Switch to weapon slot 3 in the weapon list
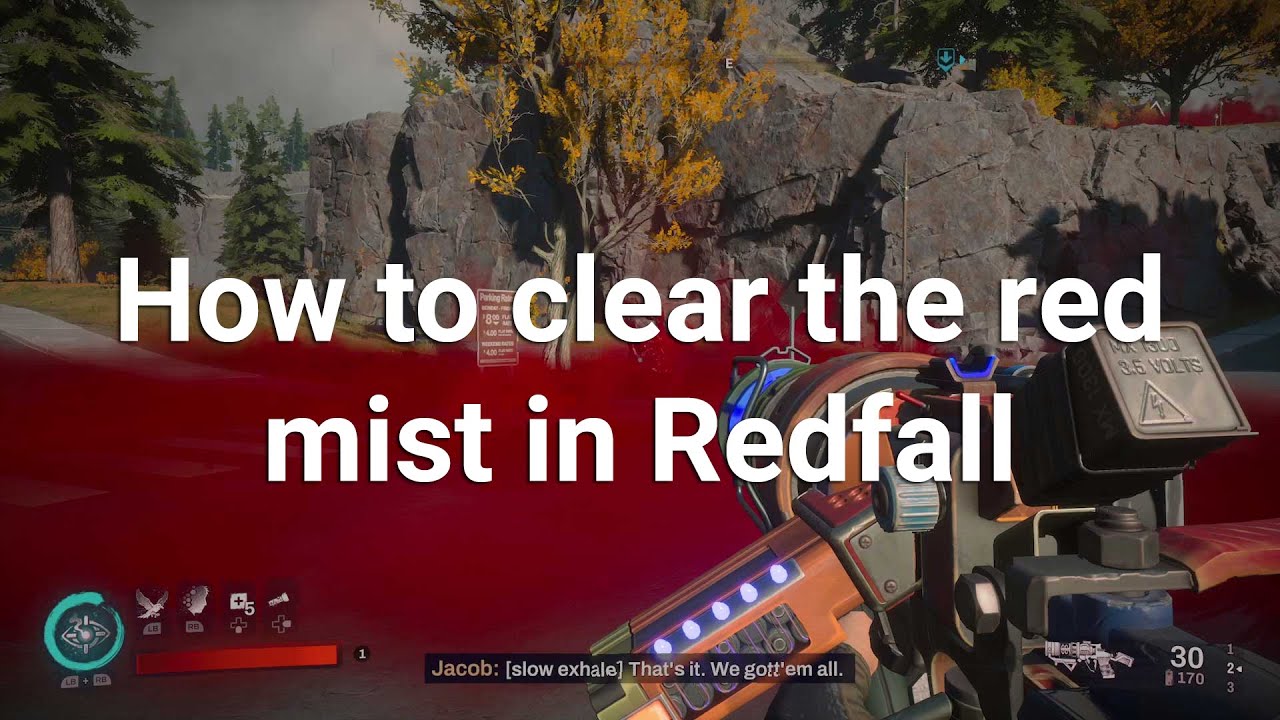 tap(1230, 687)
